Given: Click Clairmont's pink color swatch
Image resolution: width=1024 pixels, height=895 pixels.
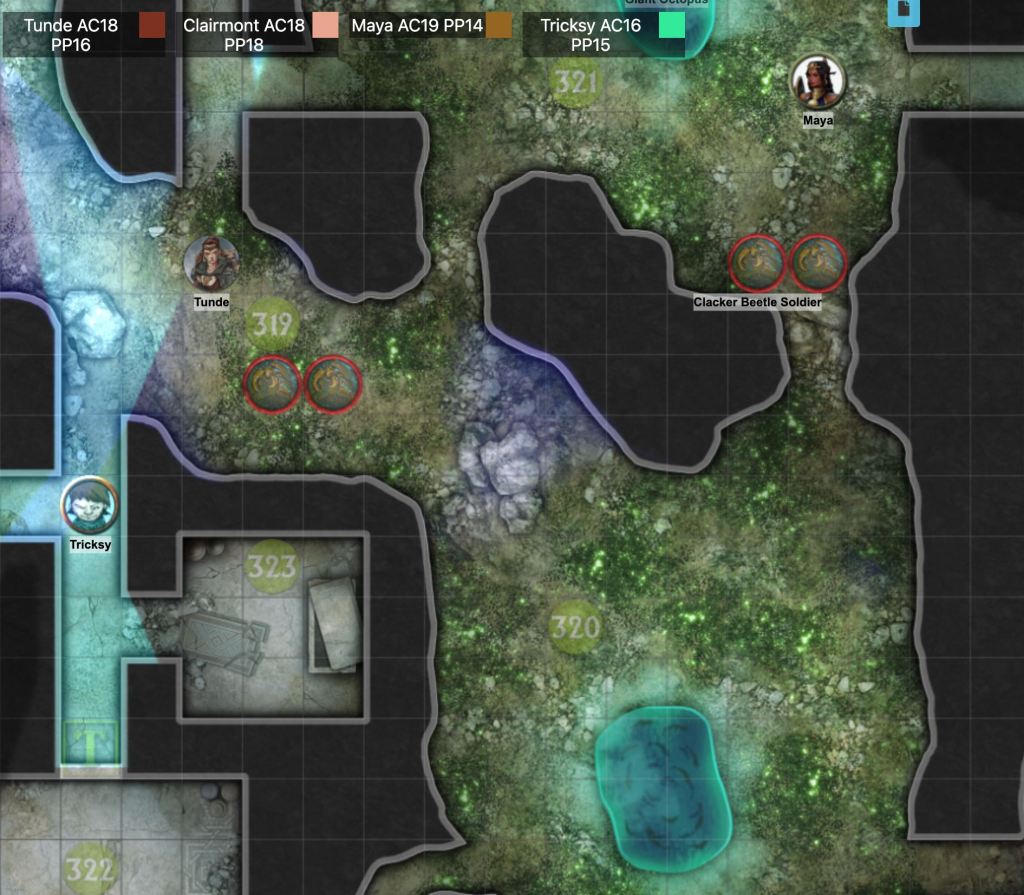Looking at the screenshot, I should [326, 26].
